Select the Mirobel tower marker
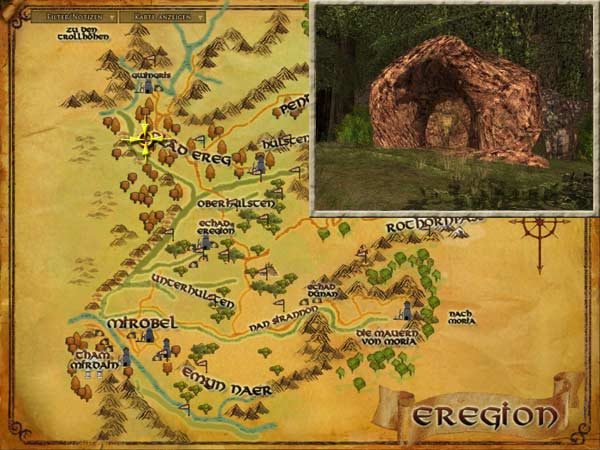 [148, 338]
